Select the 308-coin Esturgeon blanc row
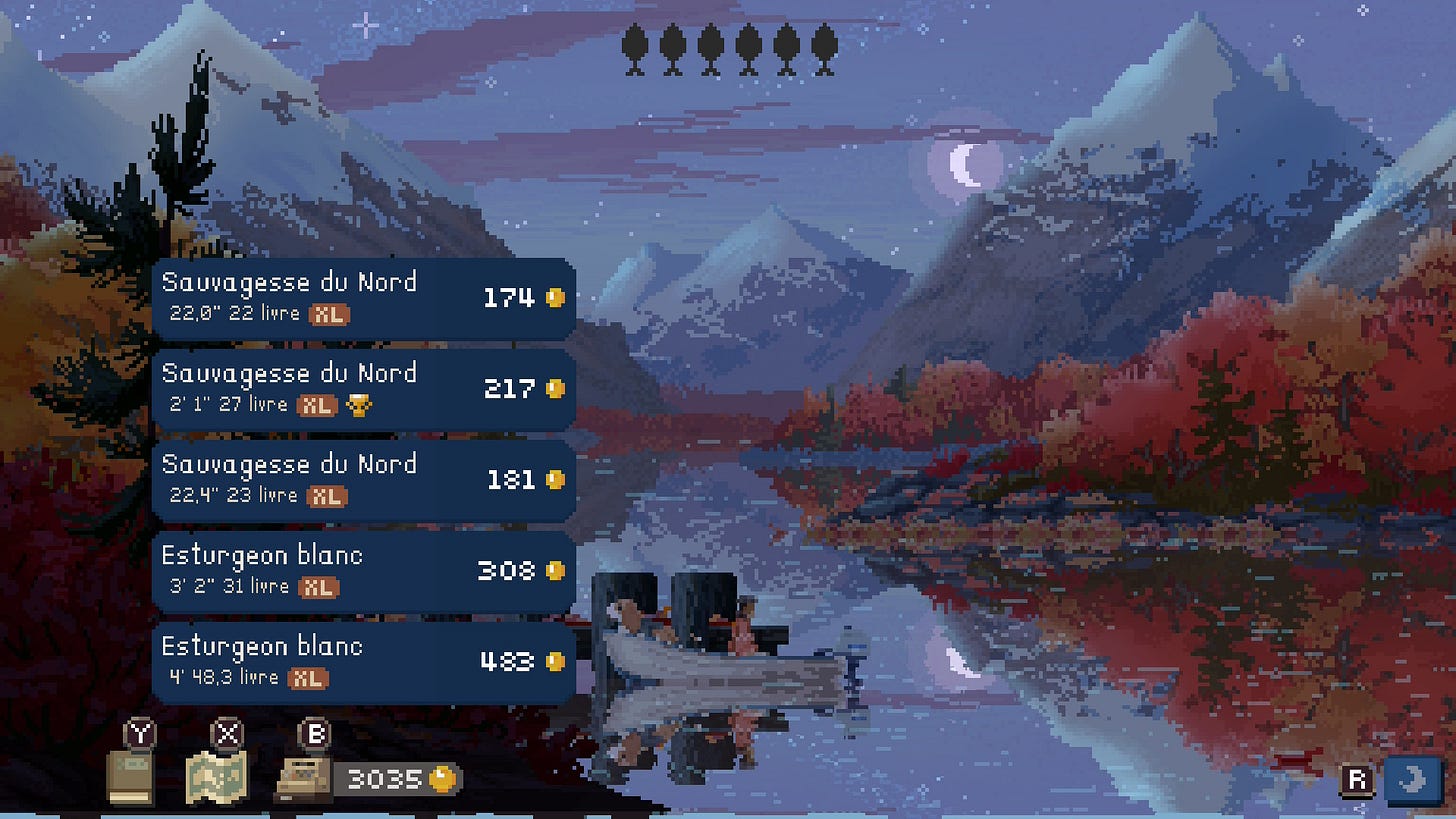Image resolution: width=1456 pixels, height=819 pixels. (x=363, y=571)
